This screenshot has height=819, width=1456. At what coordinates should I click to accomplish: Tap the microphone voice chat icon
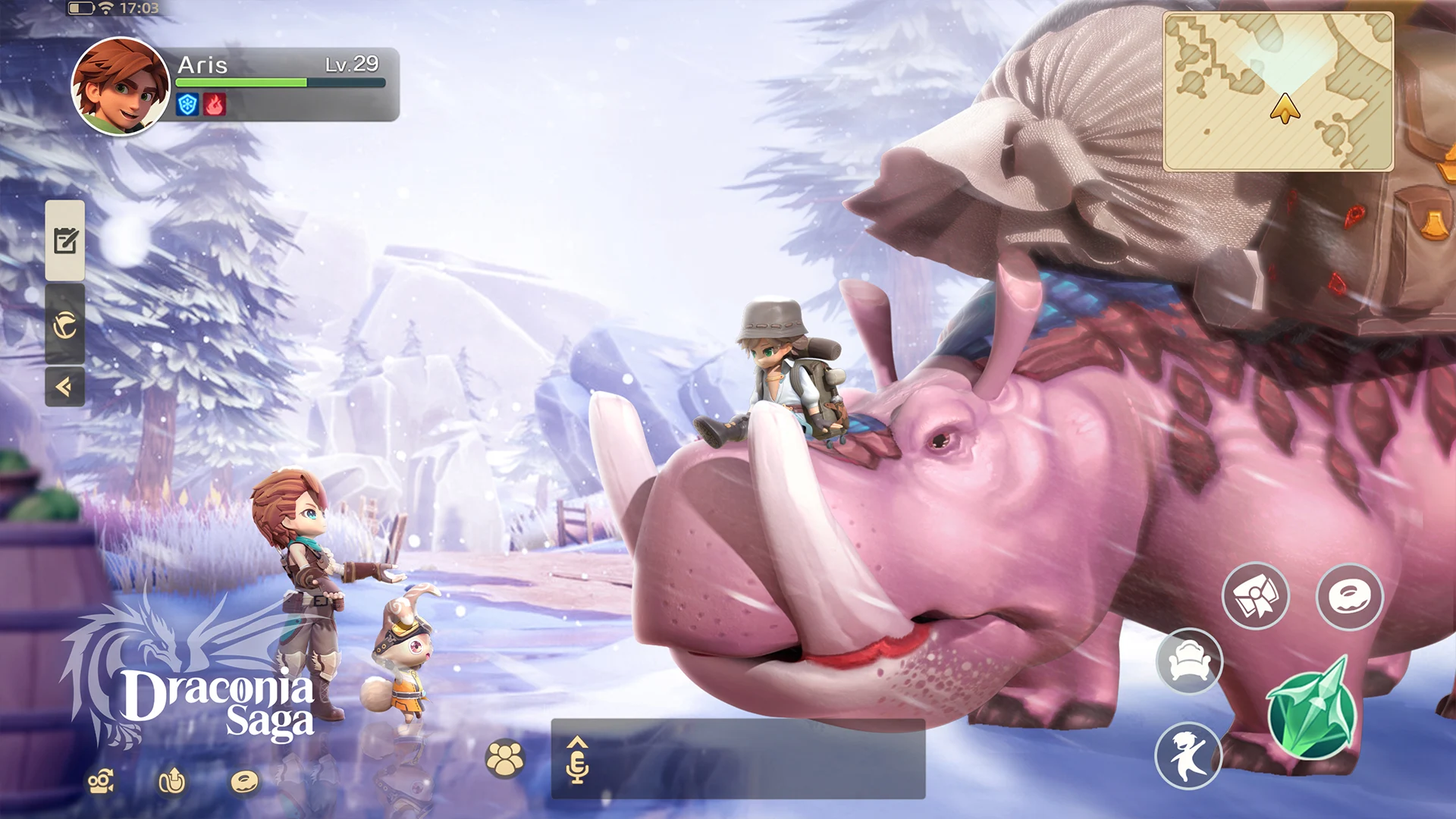(x=577, y=761)
